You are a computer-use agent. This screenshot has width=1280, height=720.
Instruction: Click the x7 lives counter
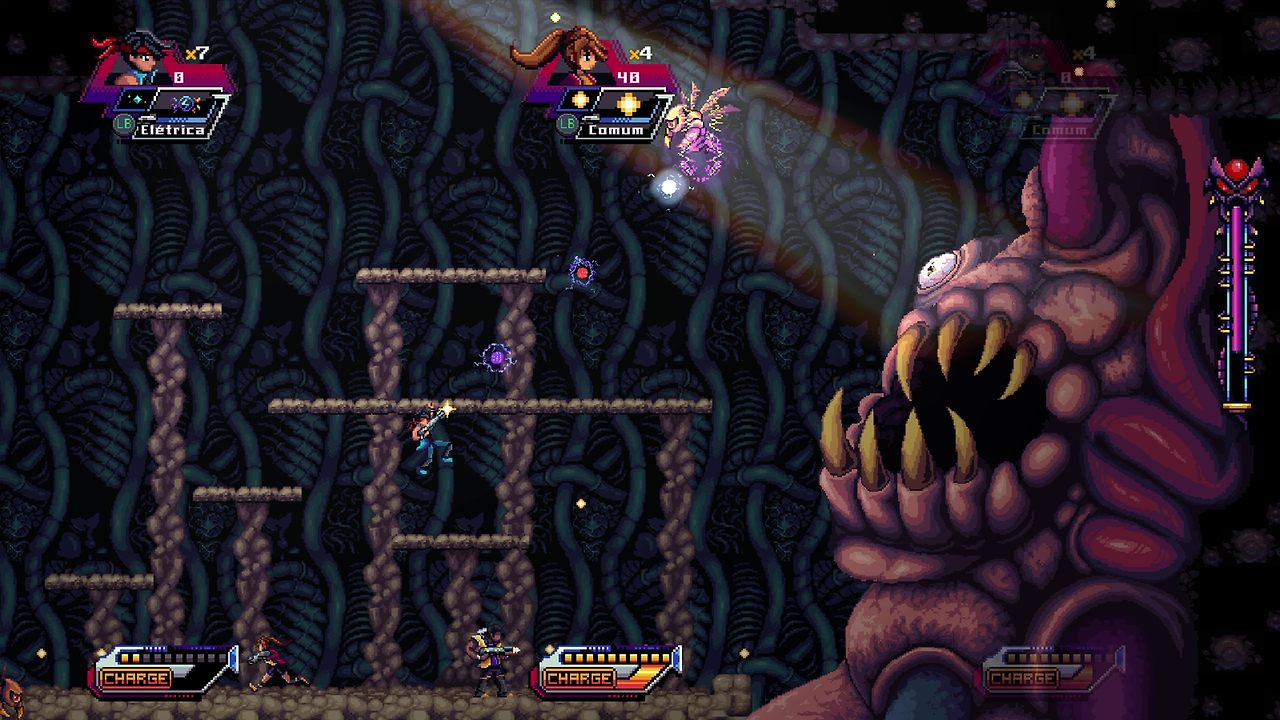(x=199, y=52)
